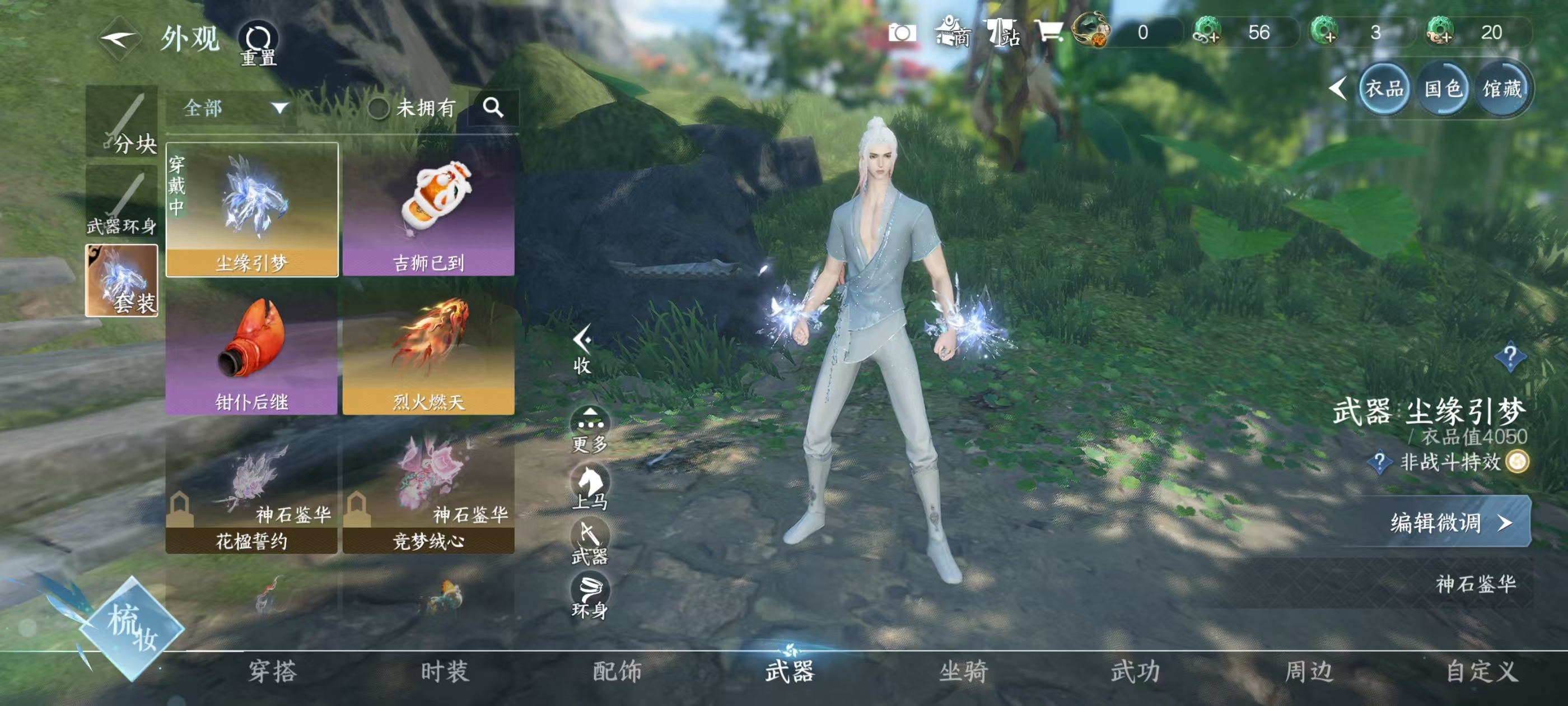Go back using the arrow beside 外观
This screenshot has height=706, width=1568.
pyautogui.click(x=119, y=40)
